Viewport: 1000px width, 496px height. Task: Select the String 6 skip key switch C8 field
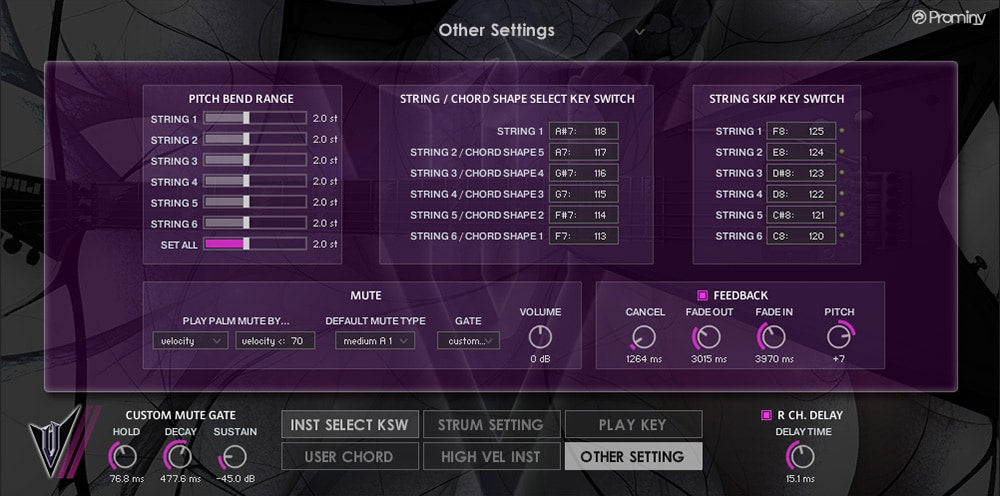click(800, 236)
